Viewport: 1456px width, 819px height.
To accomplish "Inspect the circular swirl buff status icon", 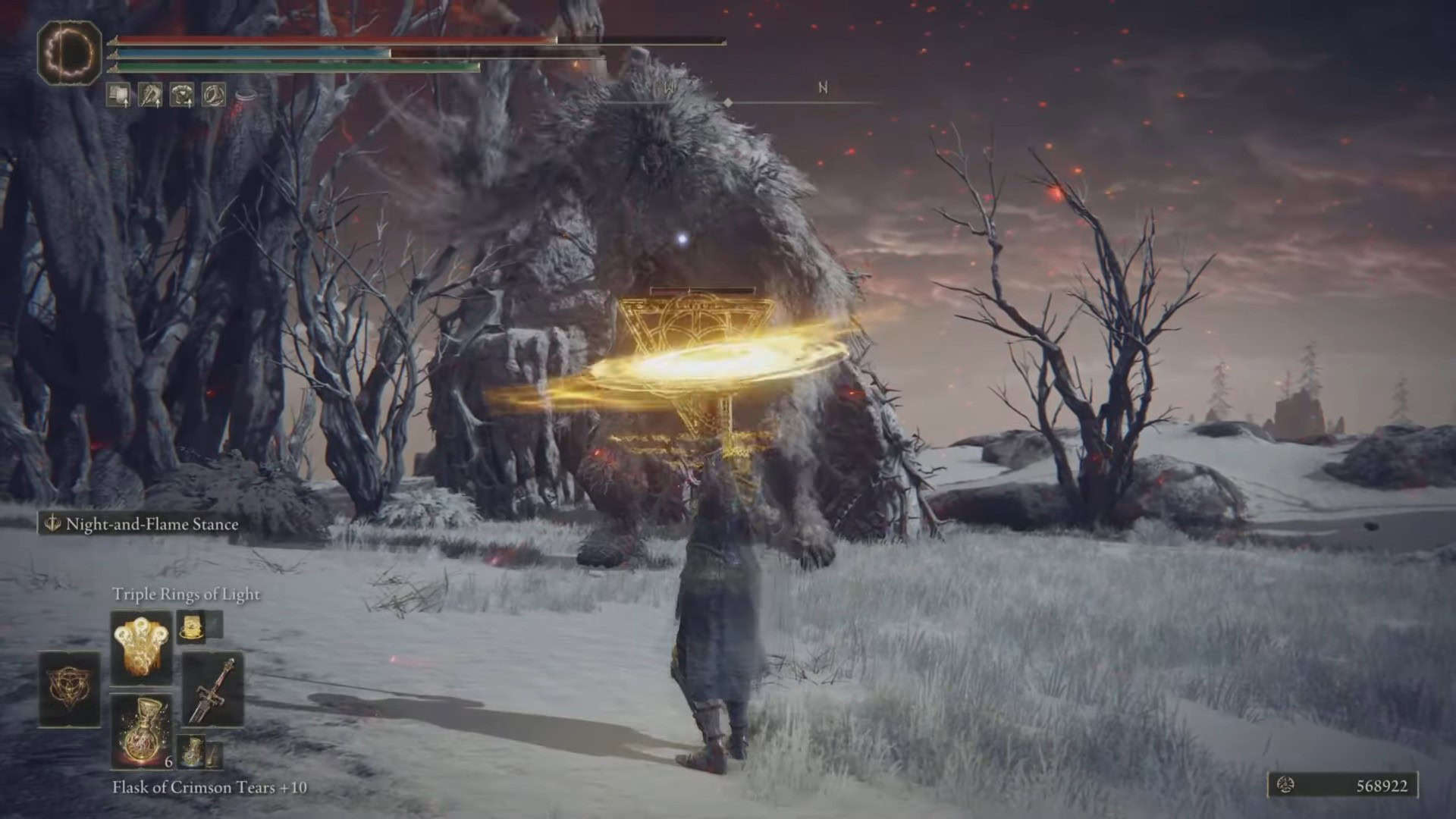I will (x=213, y=95).
